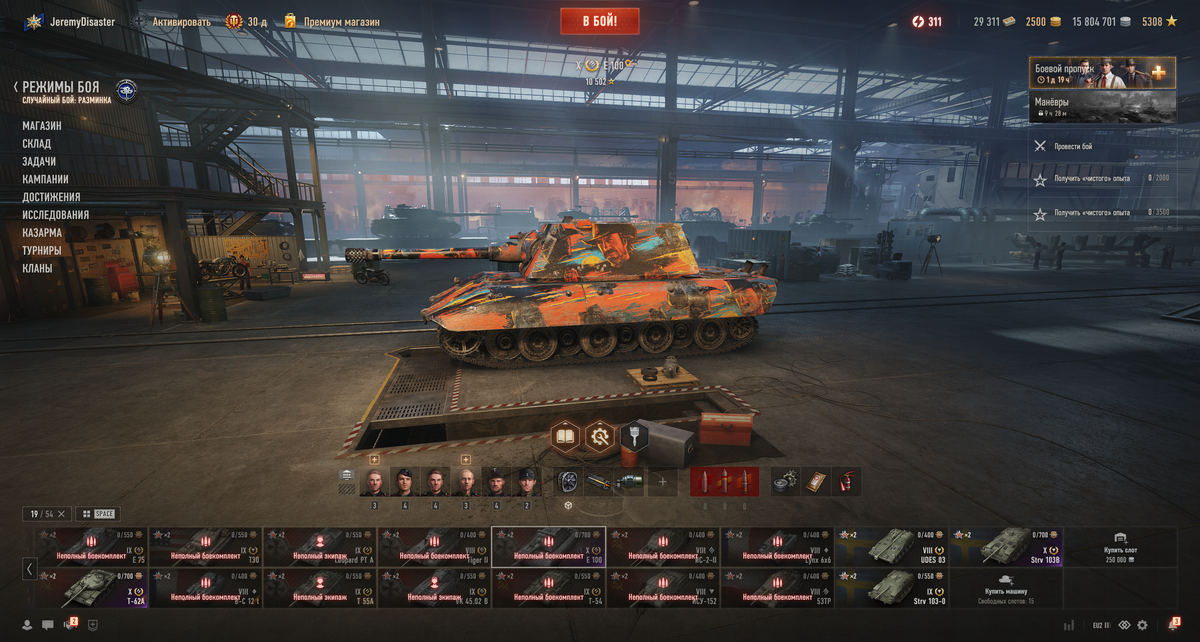Viewport: 1200px width, 642px height.
Task: Open the settings gear icon
Action: point(1142,625)
